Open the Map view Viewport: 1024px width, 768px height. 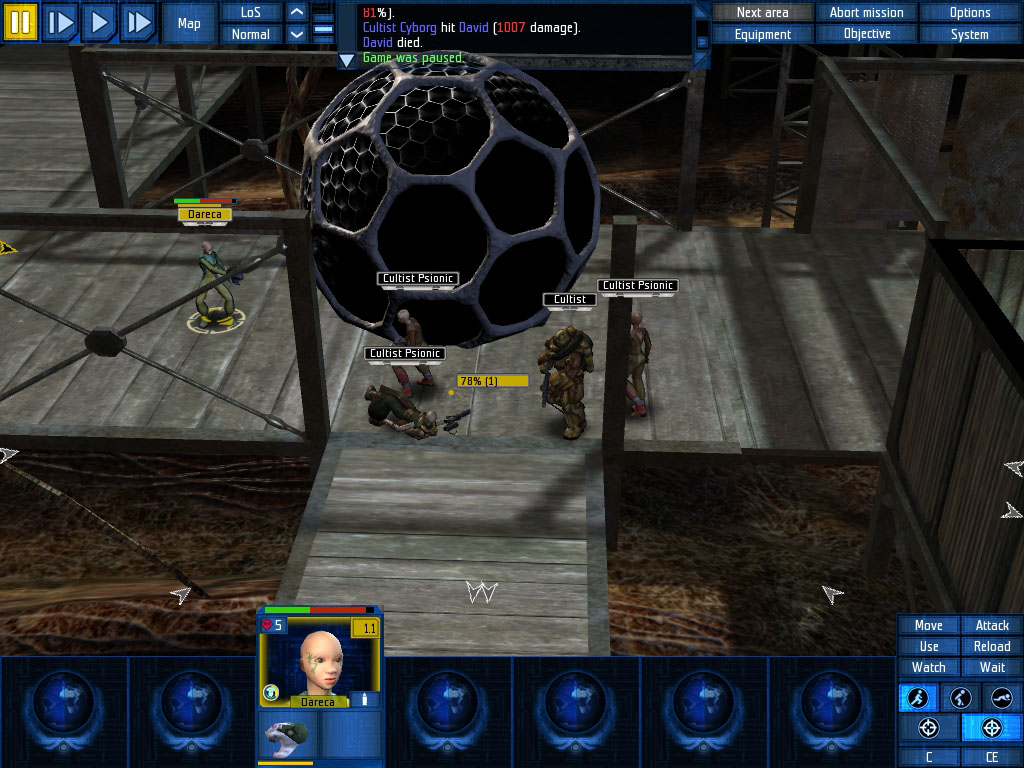point(189,23)
